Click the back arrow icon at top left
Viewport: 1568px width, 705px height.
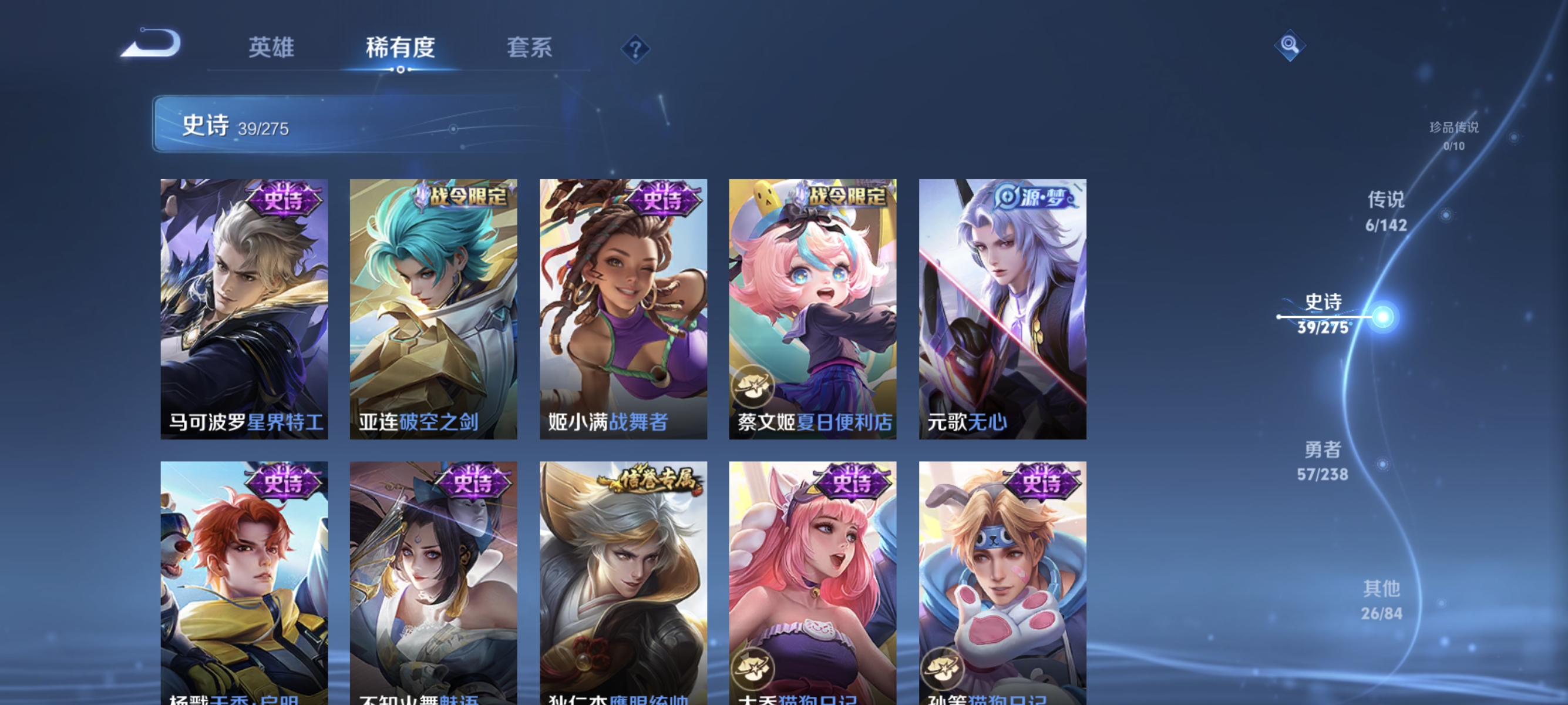click(151, 43)
